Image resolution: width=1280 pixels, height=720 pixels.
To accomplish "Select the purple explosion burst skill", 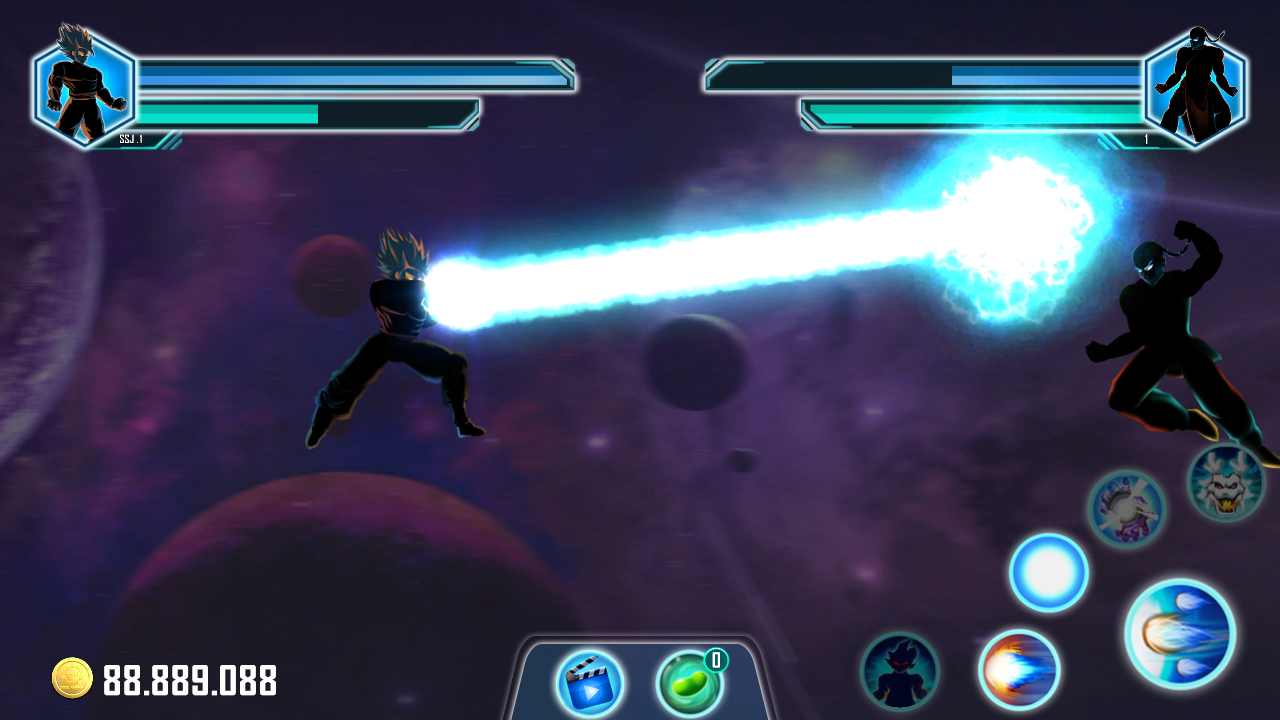I will [x=1126, y=508].
